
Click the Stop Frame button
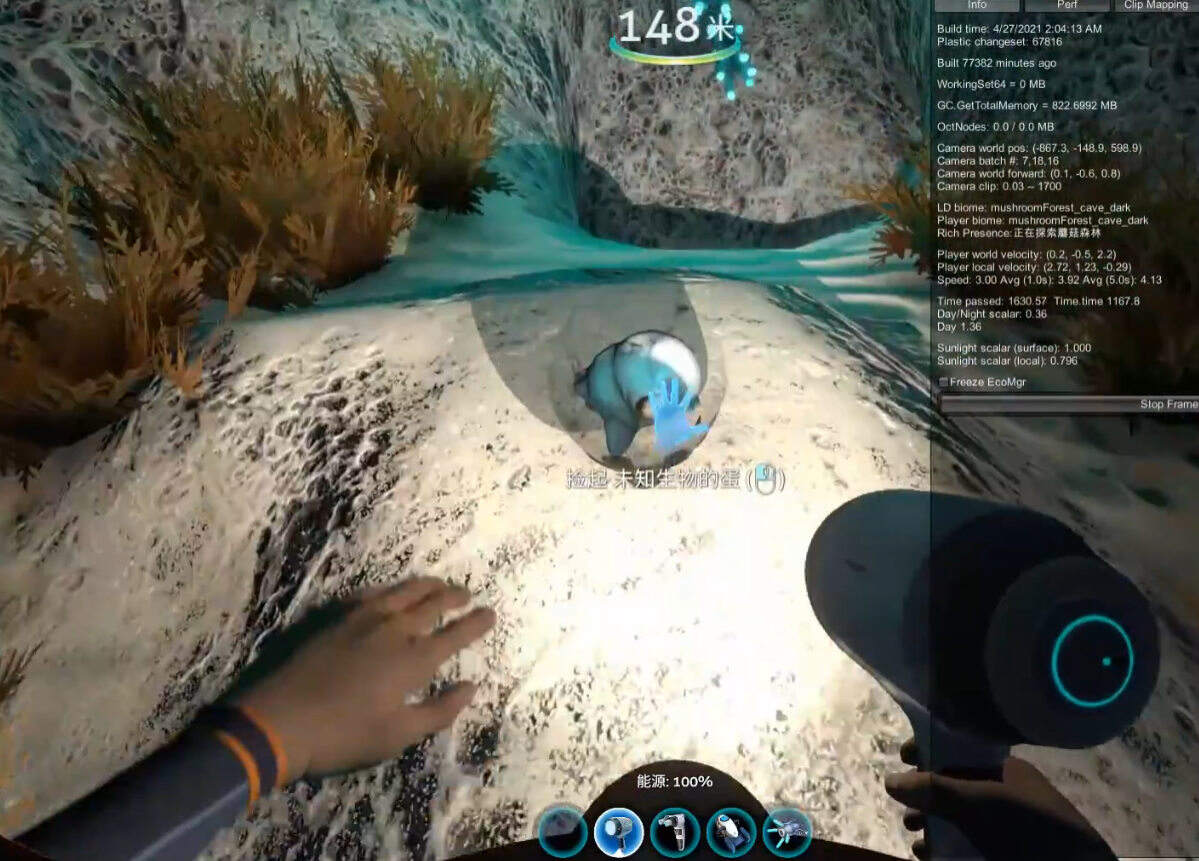point(1068,404)
